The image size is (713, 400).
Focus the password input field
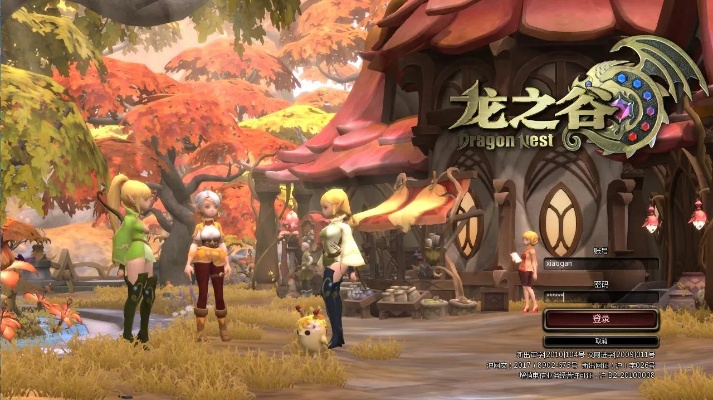pos(600,296)
